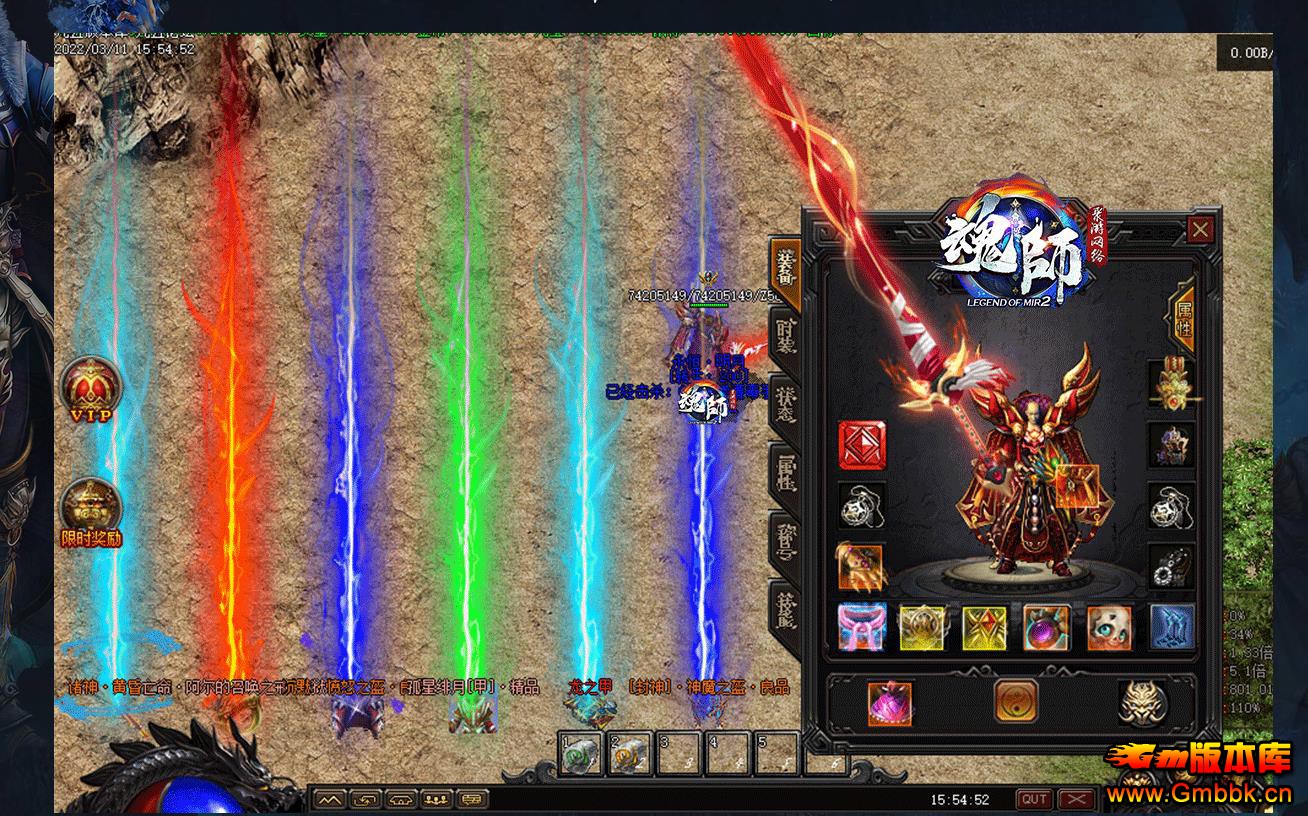Select the pink potion bag slot
1308x816 pixels.
coord(889,701)
